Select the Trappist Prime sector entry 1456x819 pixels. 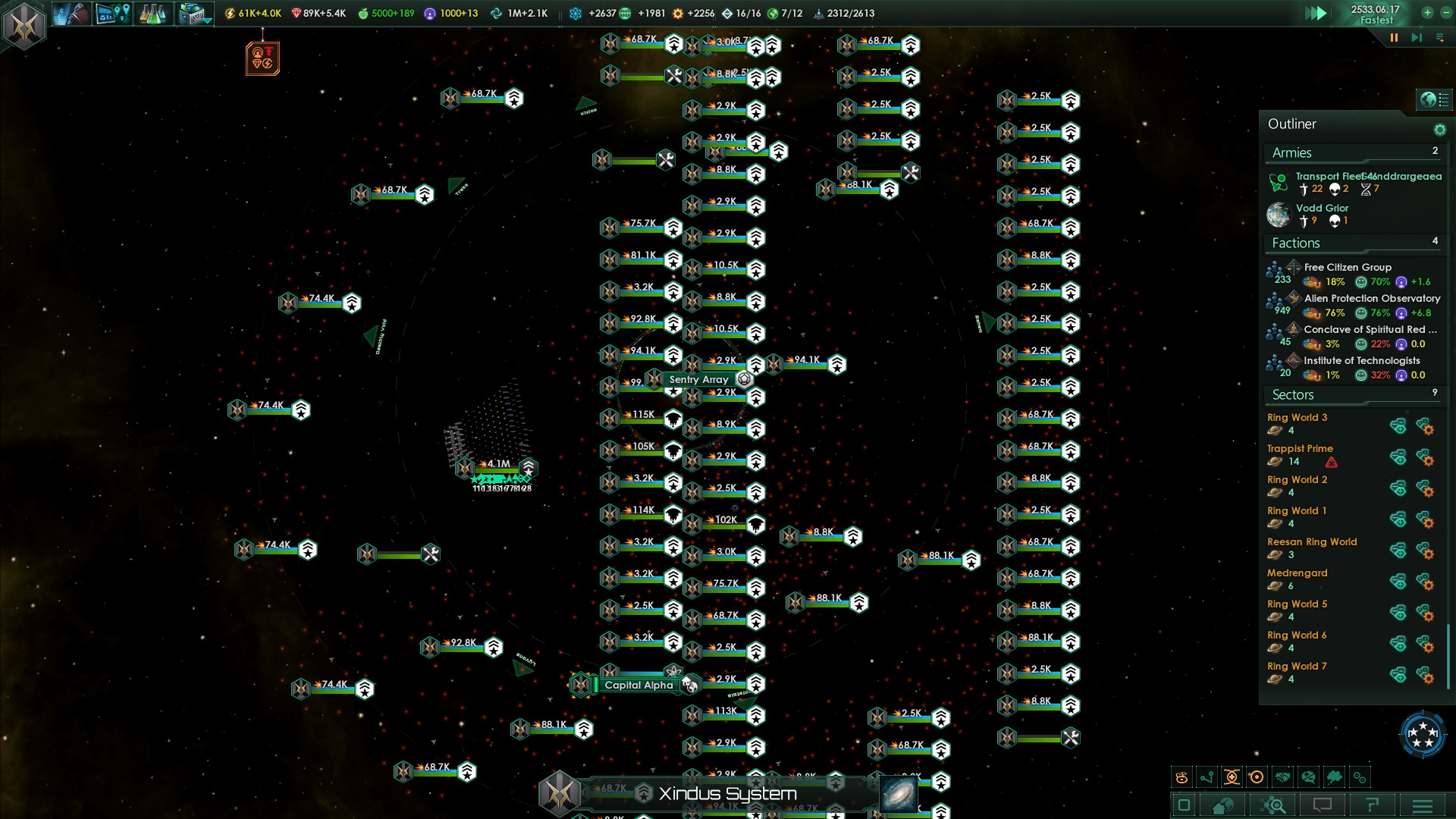(x=1300, y=448)
